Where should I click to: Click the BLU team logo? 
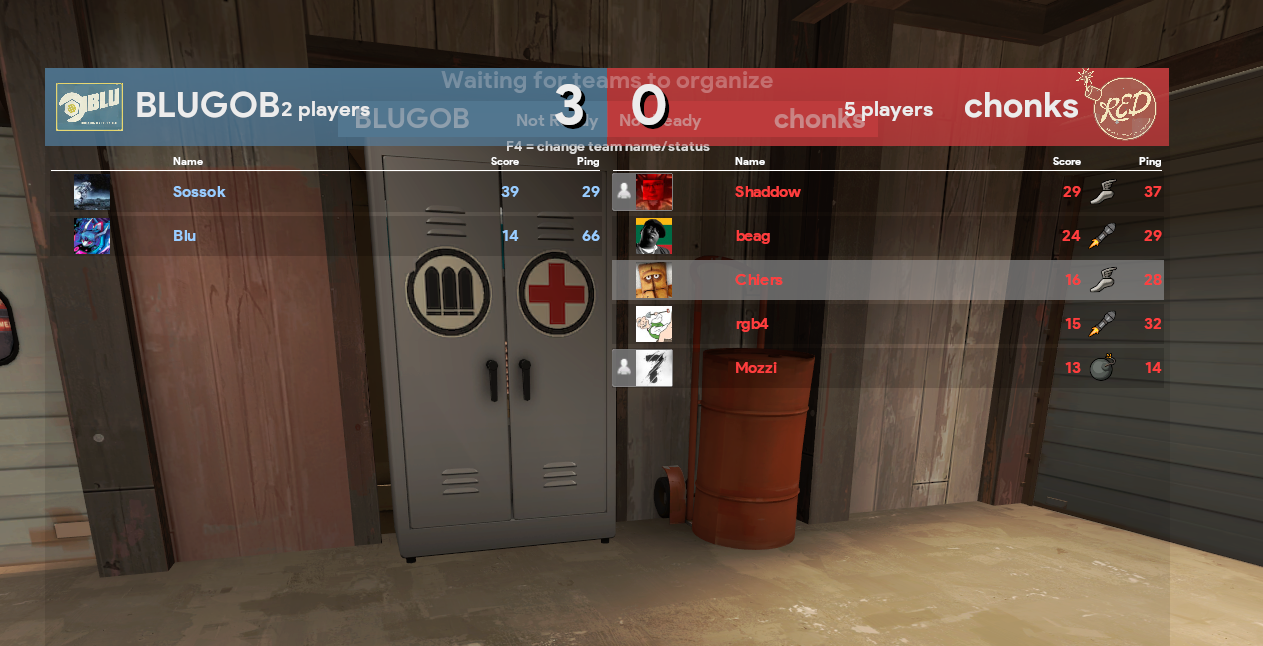coord(89,107)
